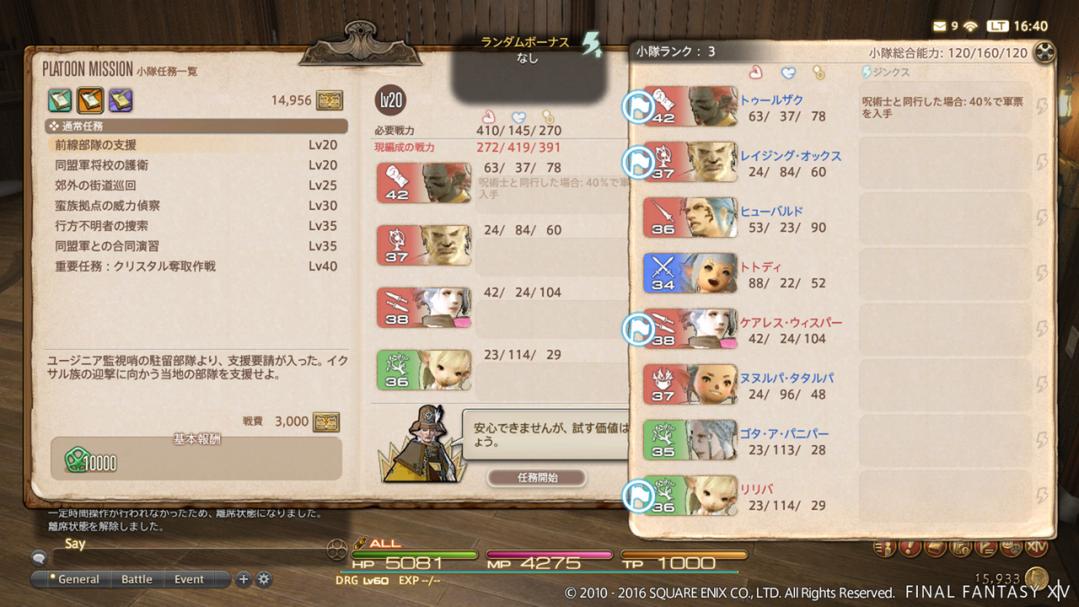Close the squadron member list panel
The image size is (1079, 607).
[x=1044, y=53]
